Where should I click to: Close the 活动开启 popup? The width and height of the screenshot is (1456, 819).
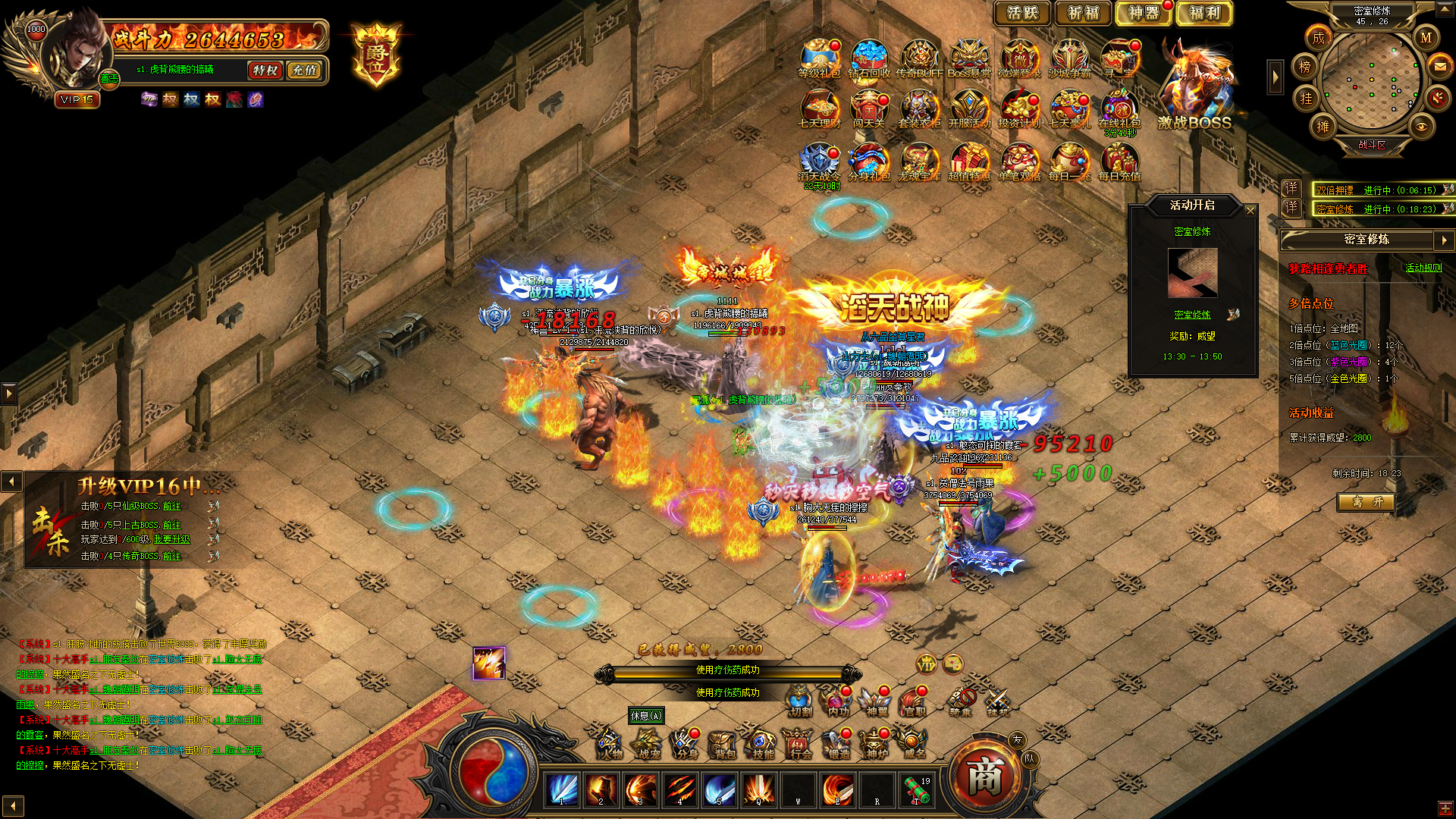coord(1250,210)
